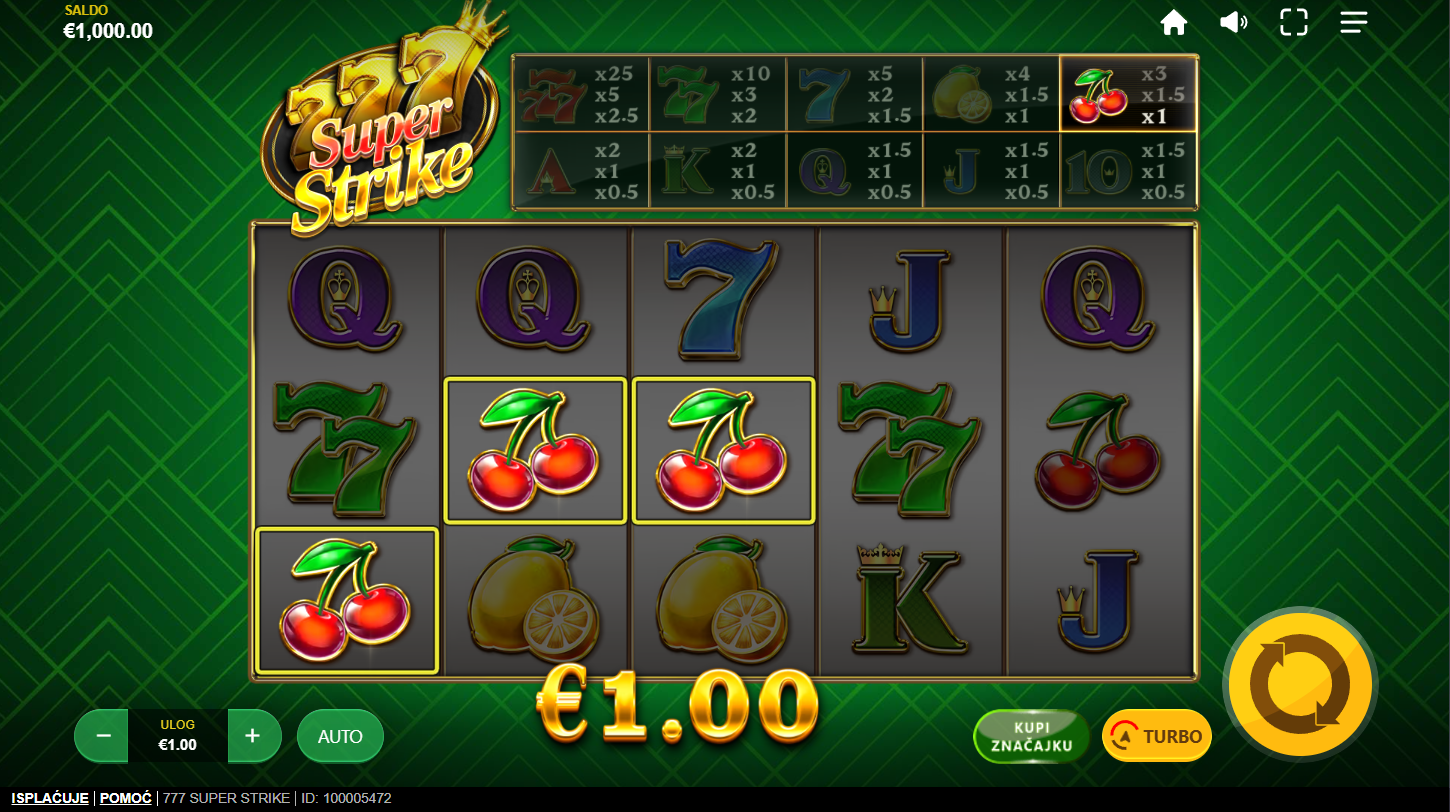
Task: Toggle the sound speaker icon
Action: 1233,22
